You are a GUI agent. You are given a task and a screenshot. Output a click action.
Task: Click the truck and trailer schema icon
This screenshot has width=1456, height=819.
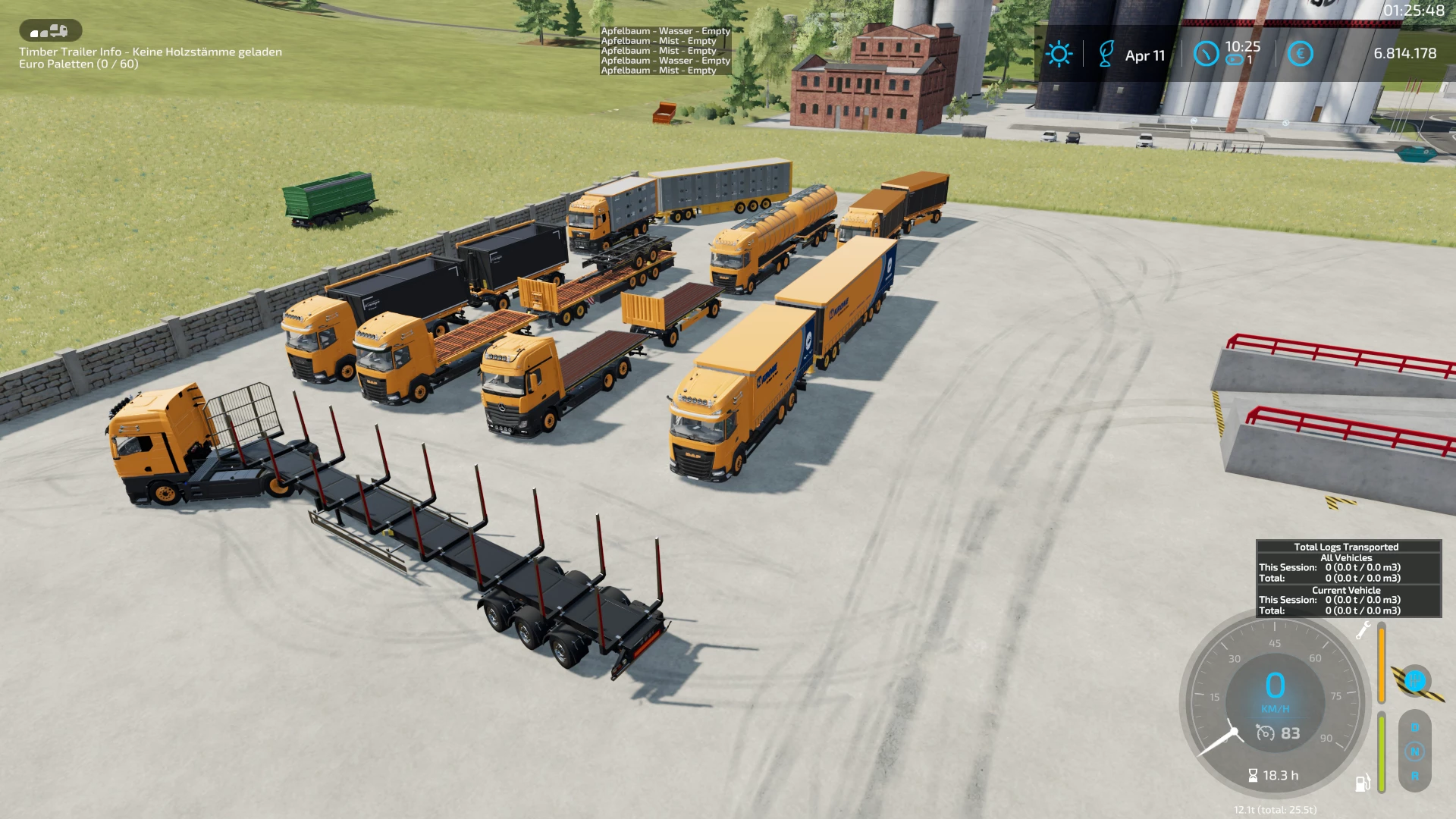(50, 31)
